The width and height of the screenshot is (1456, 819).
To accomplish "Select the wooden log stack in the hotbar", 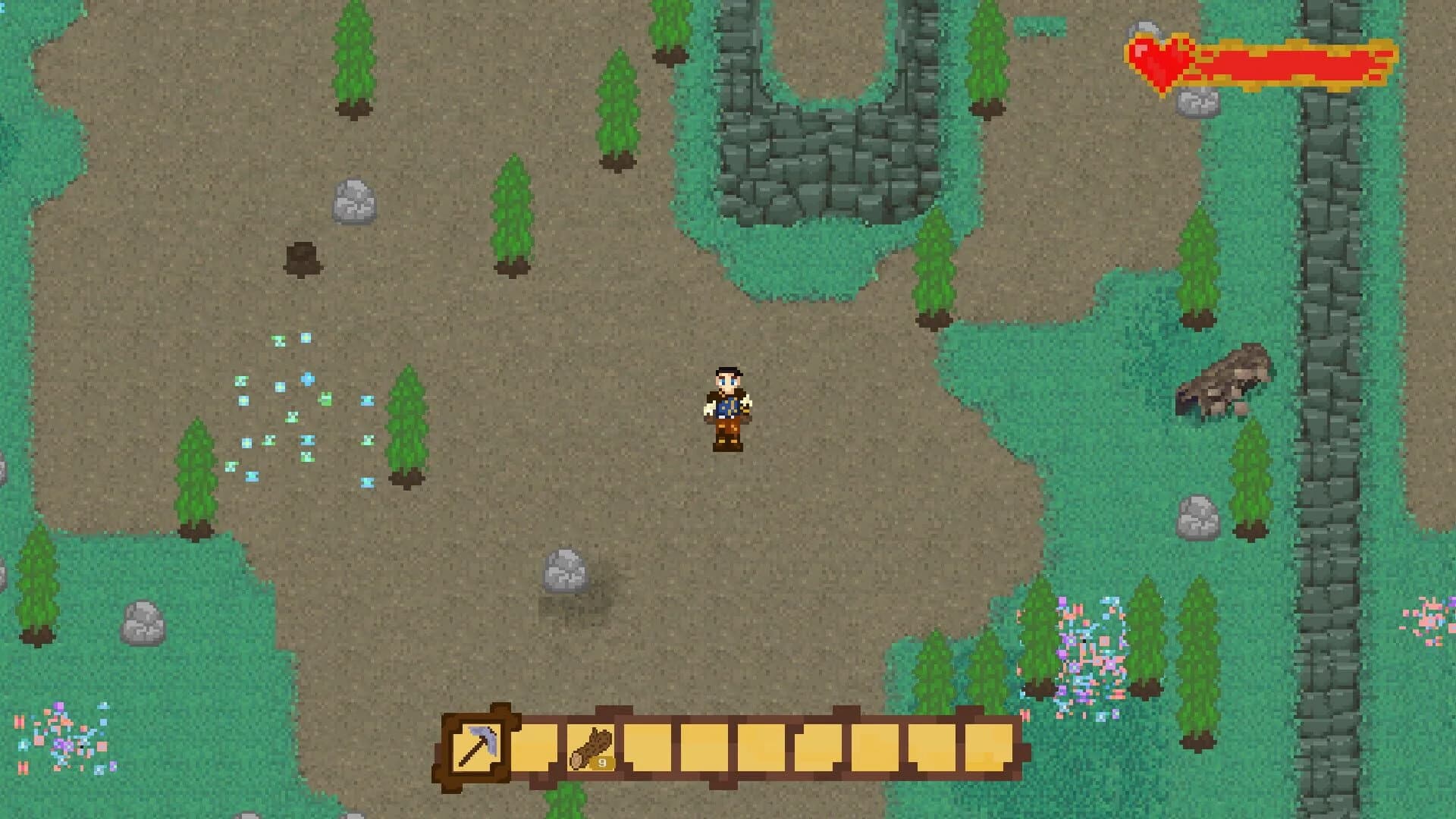I will coord(591,746).
